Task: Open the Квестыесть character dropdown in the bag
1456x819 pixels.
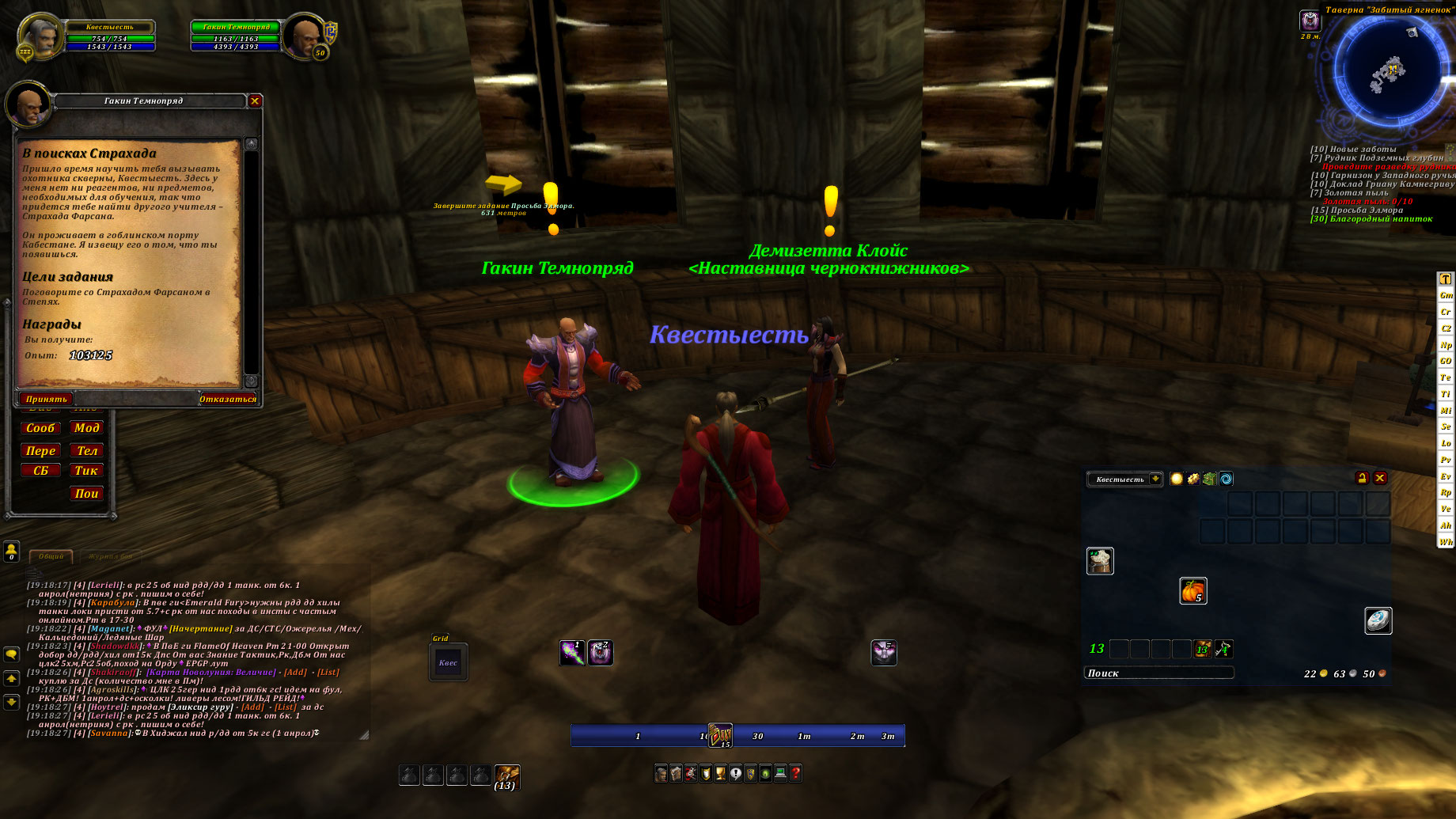Action: click(1155, 479)
